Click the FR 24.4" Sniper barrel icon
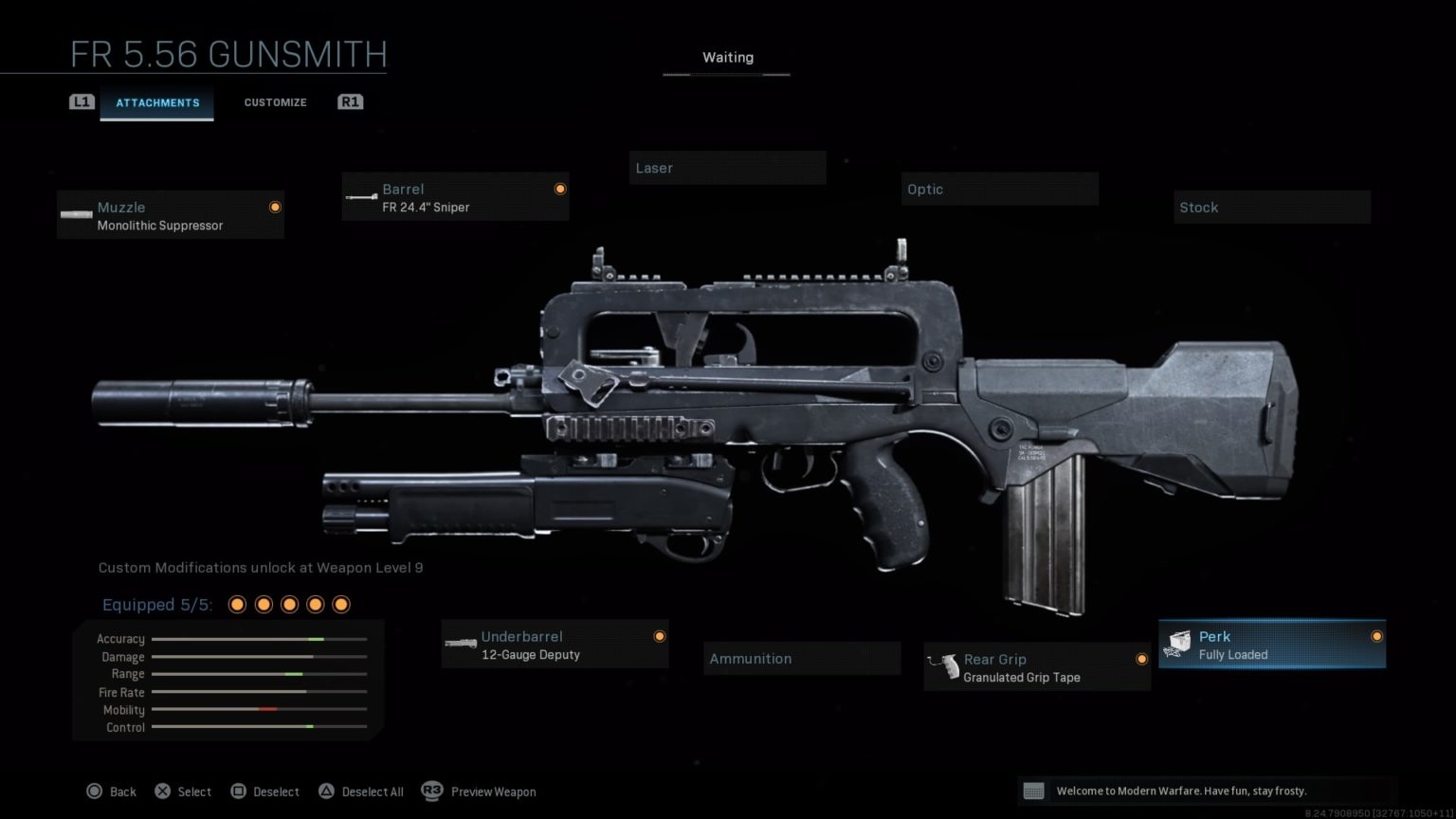 [363, 196]
